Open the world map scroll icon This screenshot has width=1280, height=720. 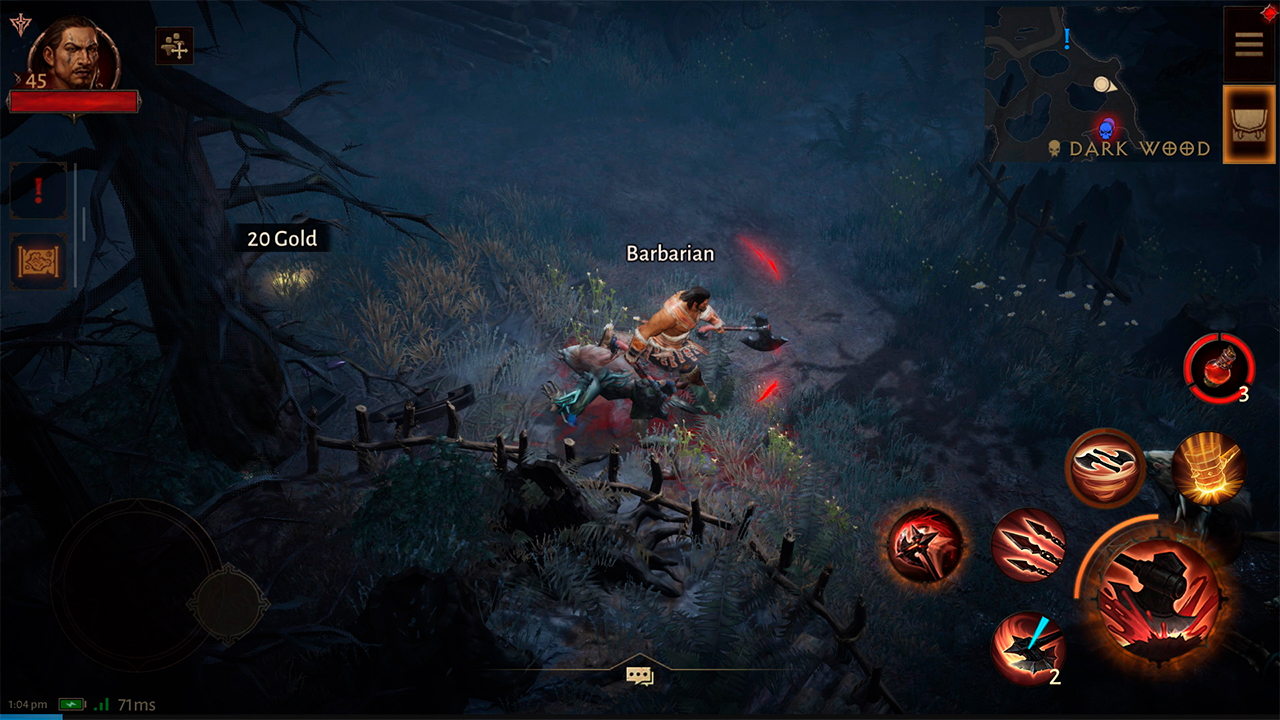pyautogui.click(x=39, y=262)
